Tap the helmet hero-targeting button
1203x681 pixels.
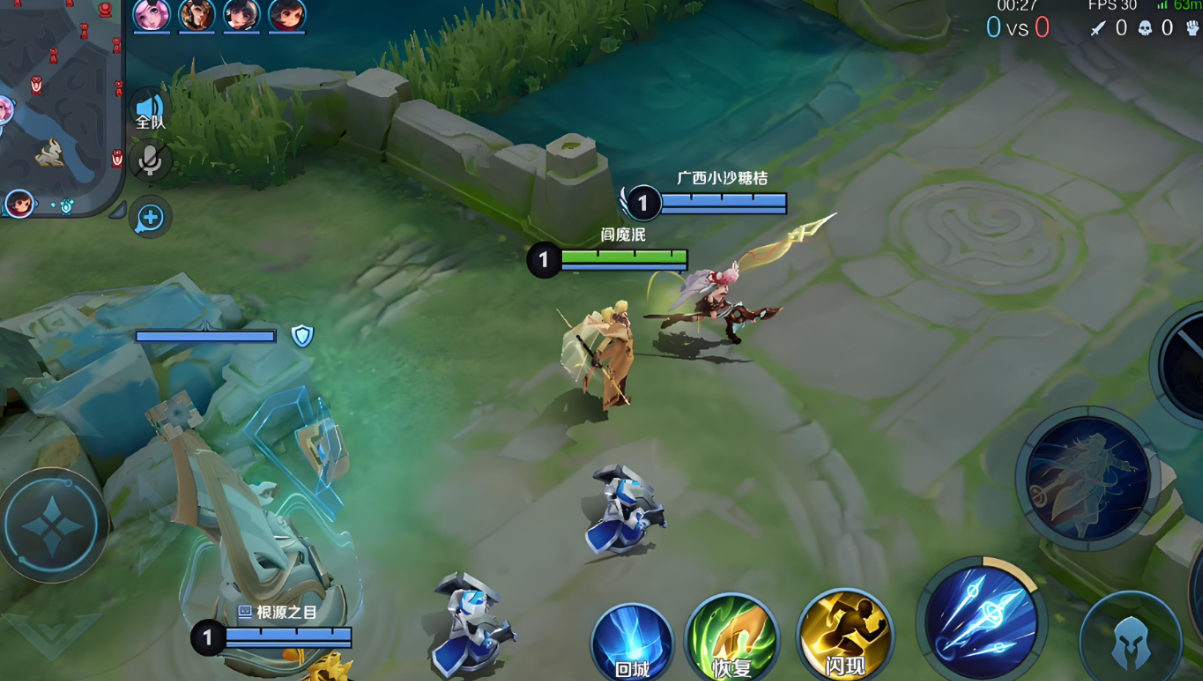[1131, 638]
